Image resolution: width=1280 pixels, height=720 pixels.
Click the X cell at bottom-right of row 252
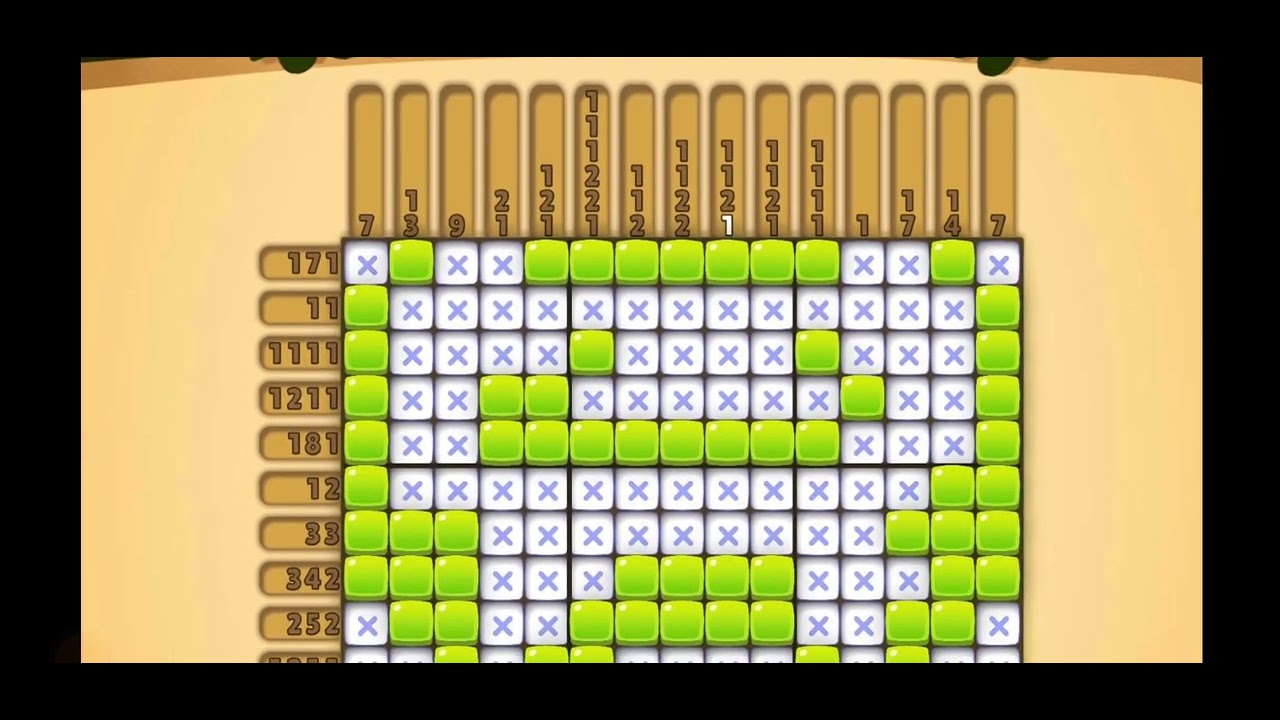998,623
